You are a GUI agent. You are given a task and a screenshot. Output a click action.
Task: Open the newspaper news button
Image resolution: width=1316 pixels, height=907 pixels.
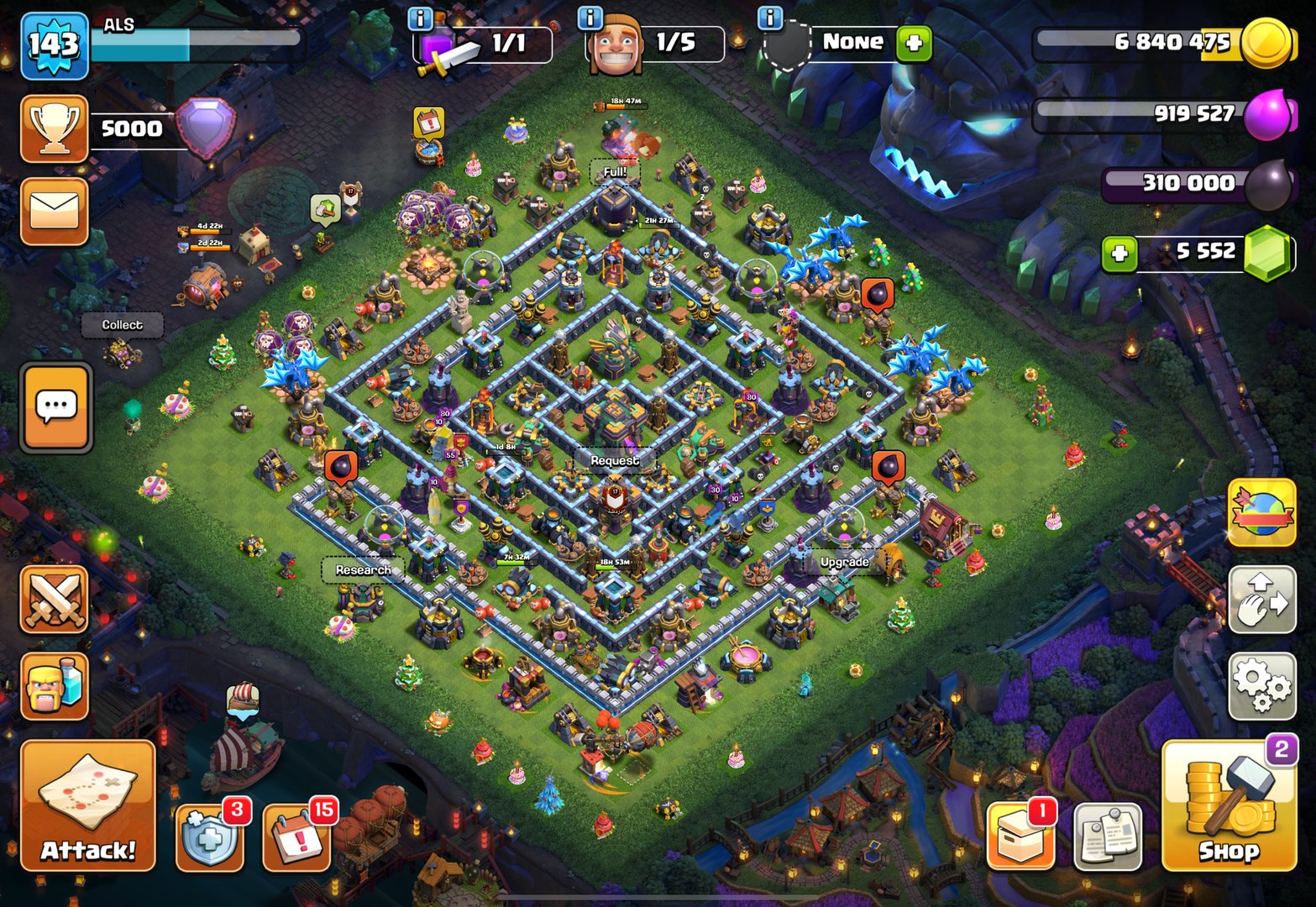pyautogui.click(x=1108, y=836)
